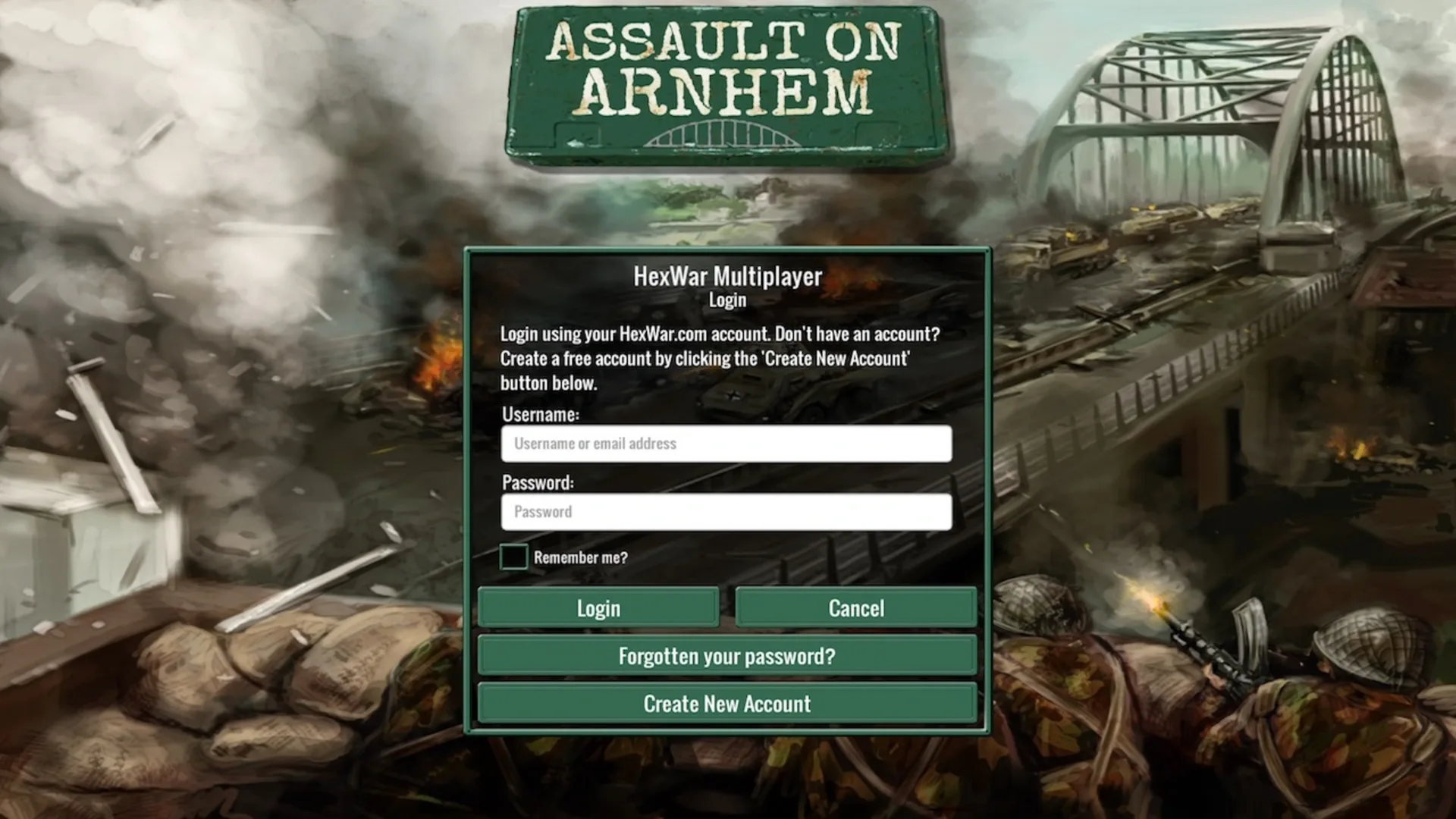Click the 'Remember me?' label text
1456x819 pixels.
(x=579, y=556)
